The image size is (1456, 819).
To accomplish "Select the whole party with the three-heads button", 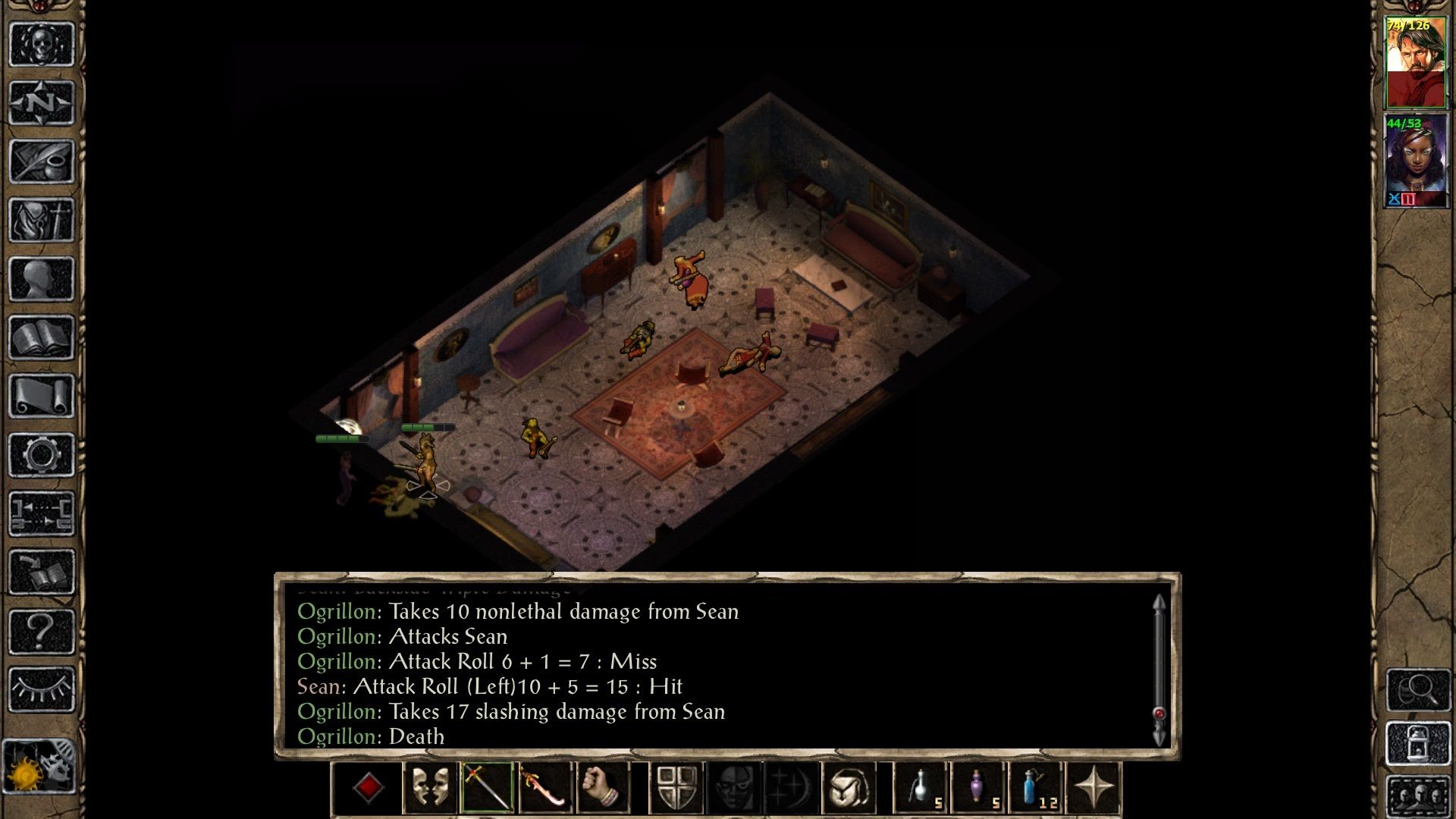I will point(1418,796).
